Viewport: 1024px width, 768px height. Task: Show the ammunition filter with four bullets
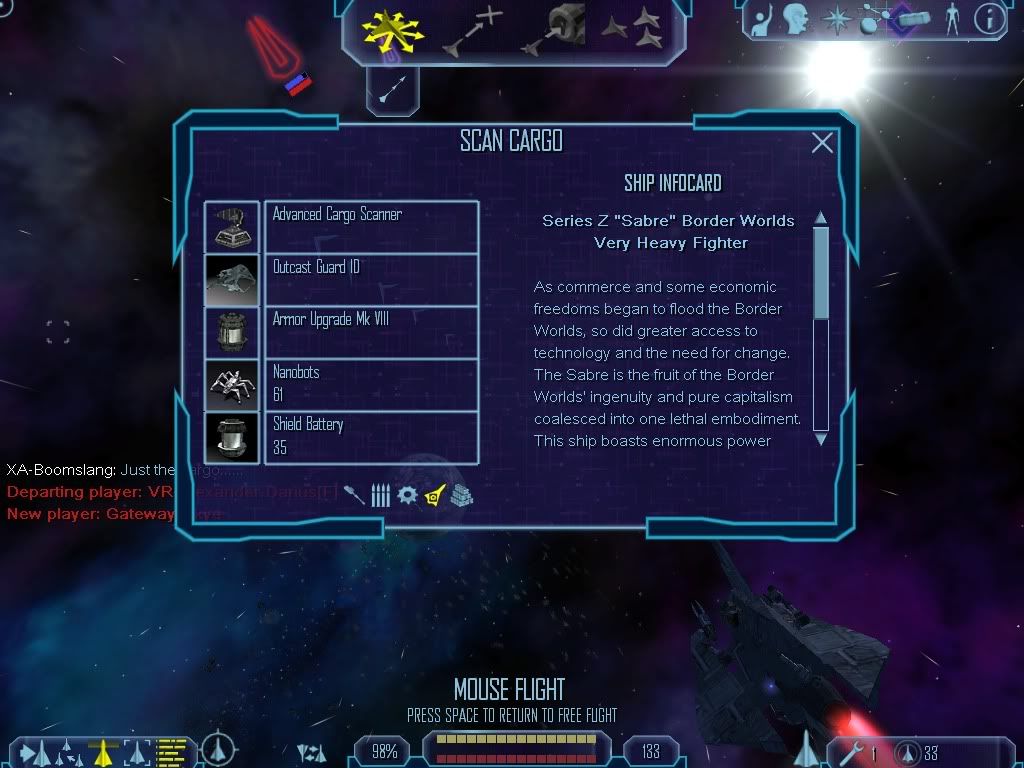pos(380,495)
